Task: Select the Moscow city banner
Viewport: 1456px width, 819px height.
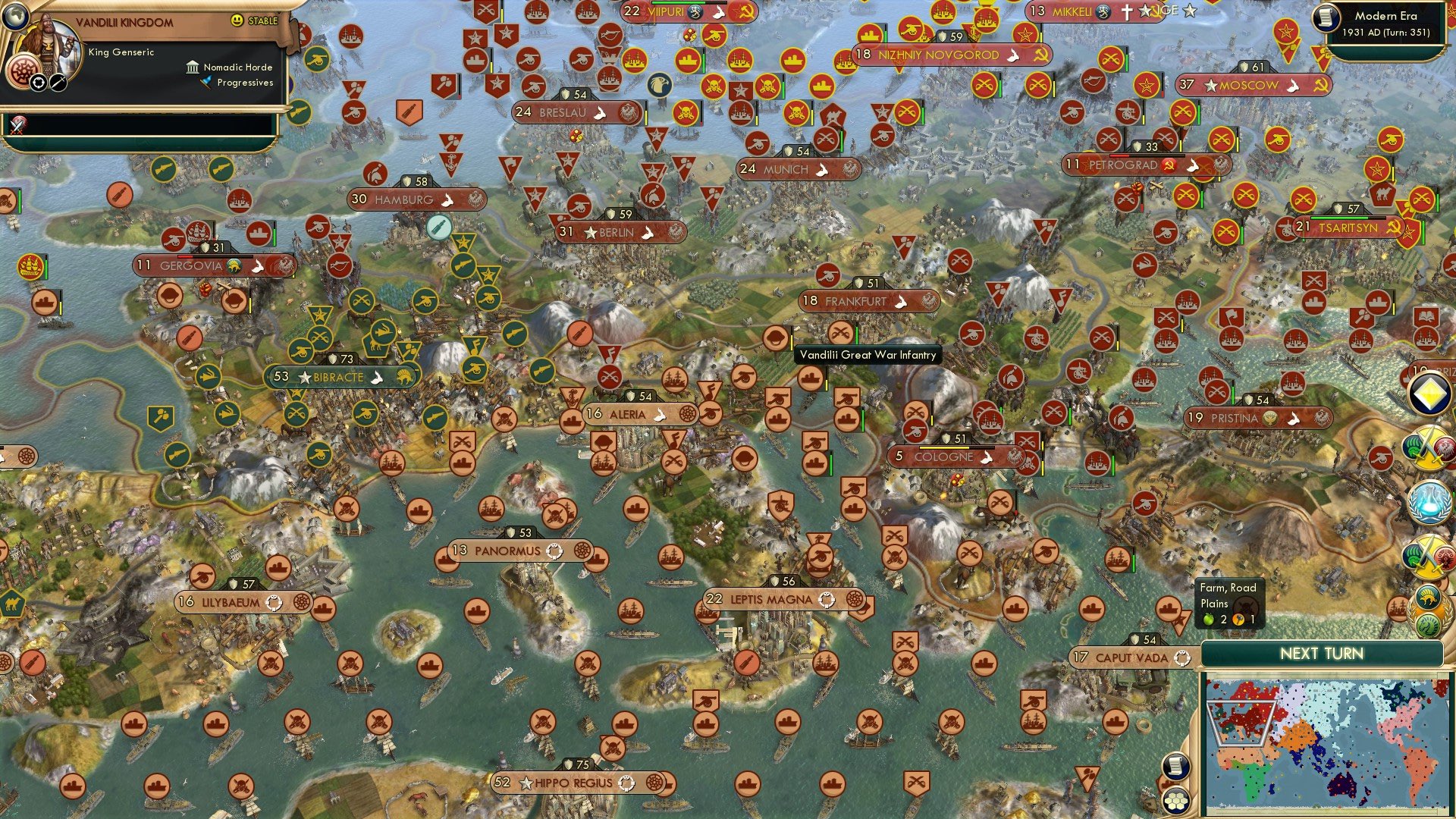Action: point(1244,86)
